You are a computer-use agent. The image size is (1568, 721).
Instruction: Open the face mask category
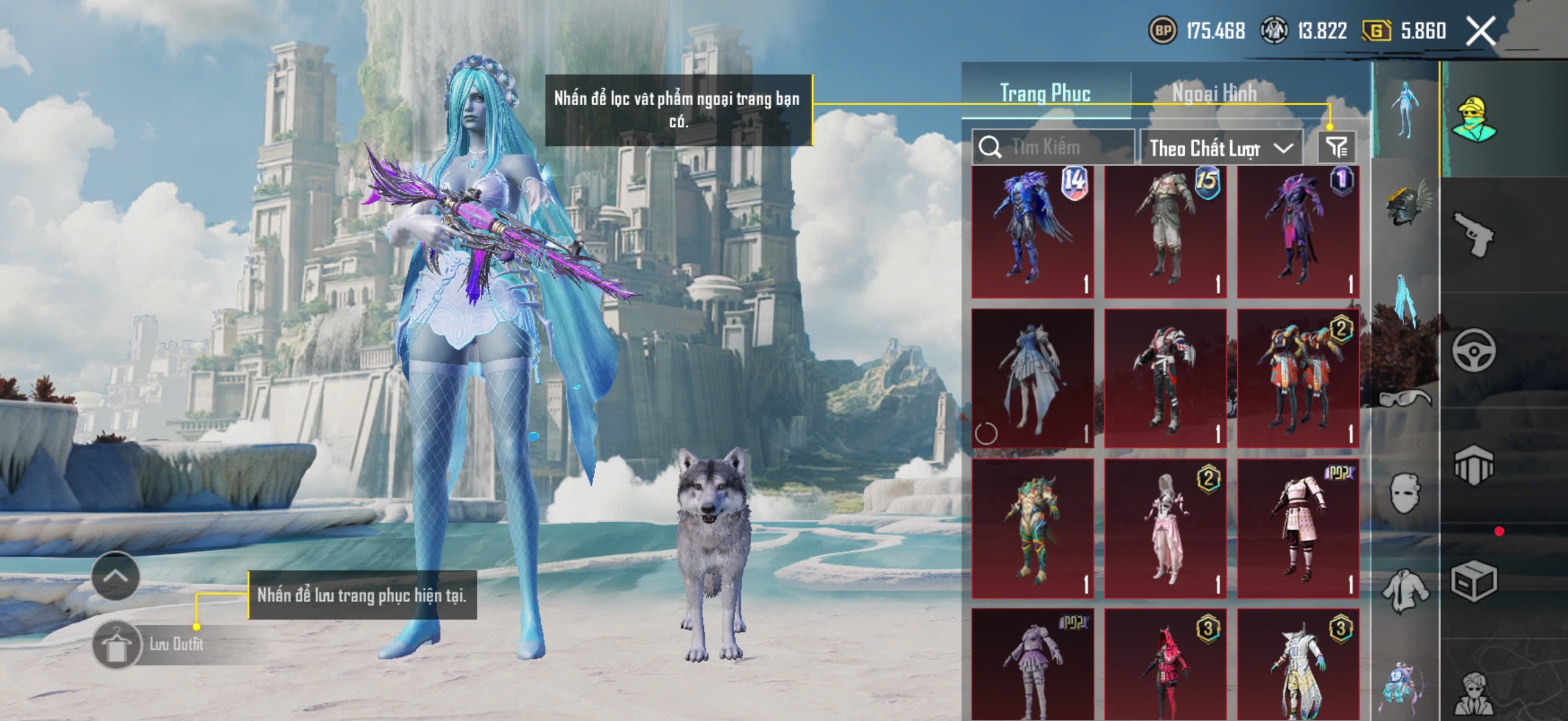[1406, 493]
